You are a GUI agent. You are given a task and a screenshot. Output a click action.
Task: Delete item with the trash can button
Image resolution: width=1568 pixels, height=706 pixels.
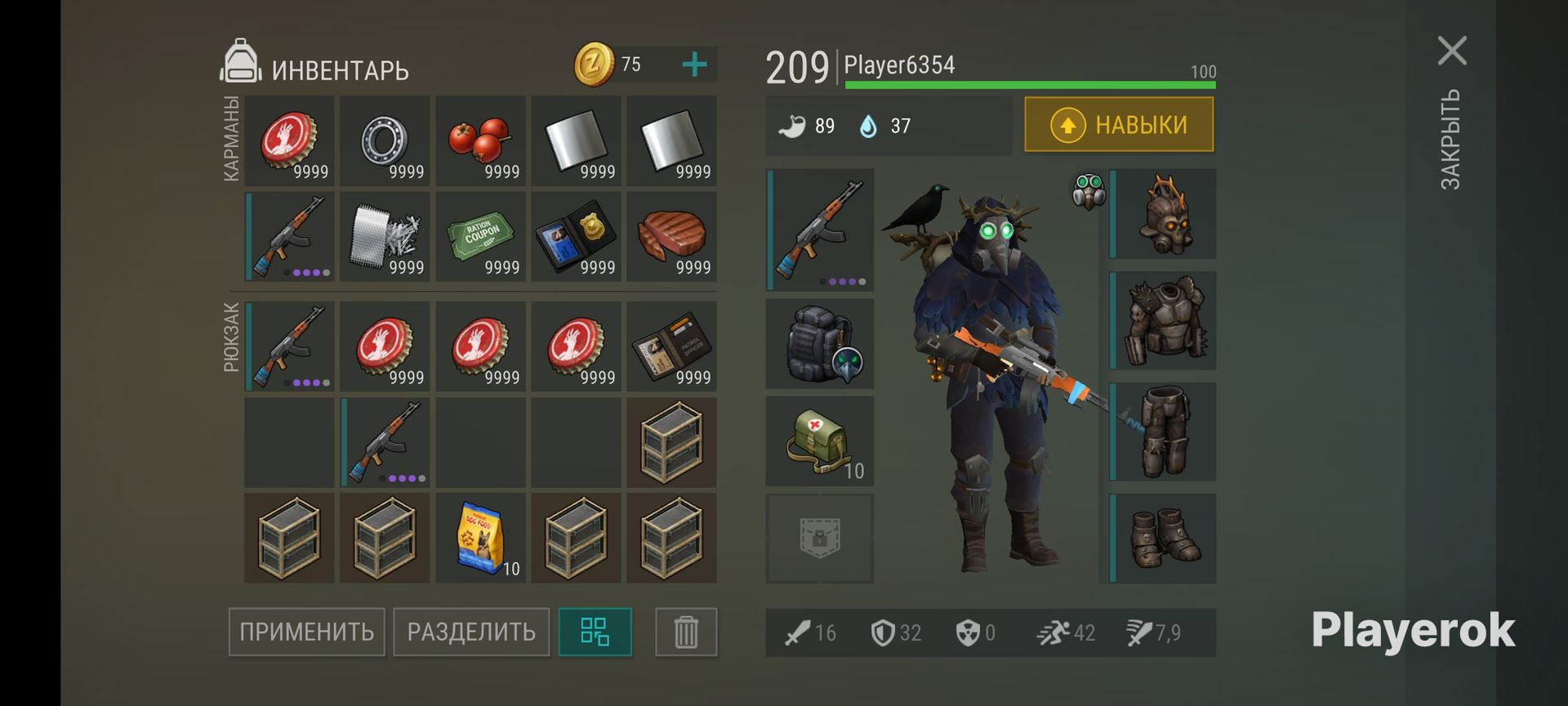(686, 632)
